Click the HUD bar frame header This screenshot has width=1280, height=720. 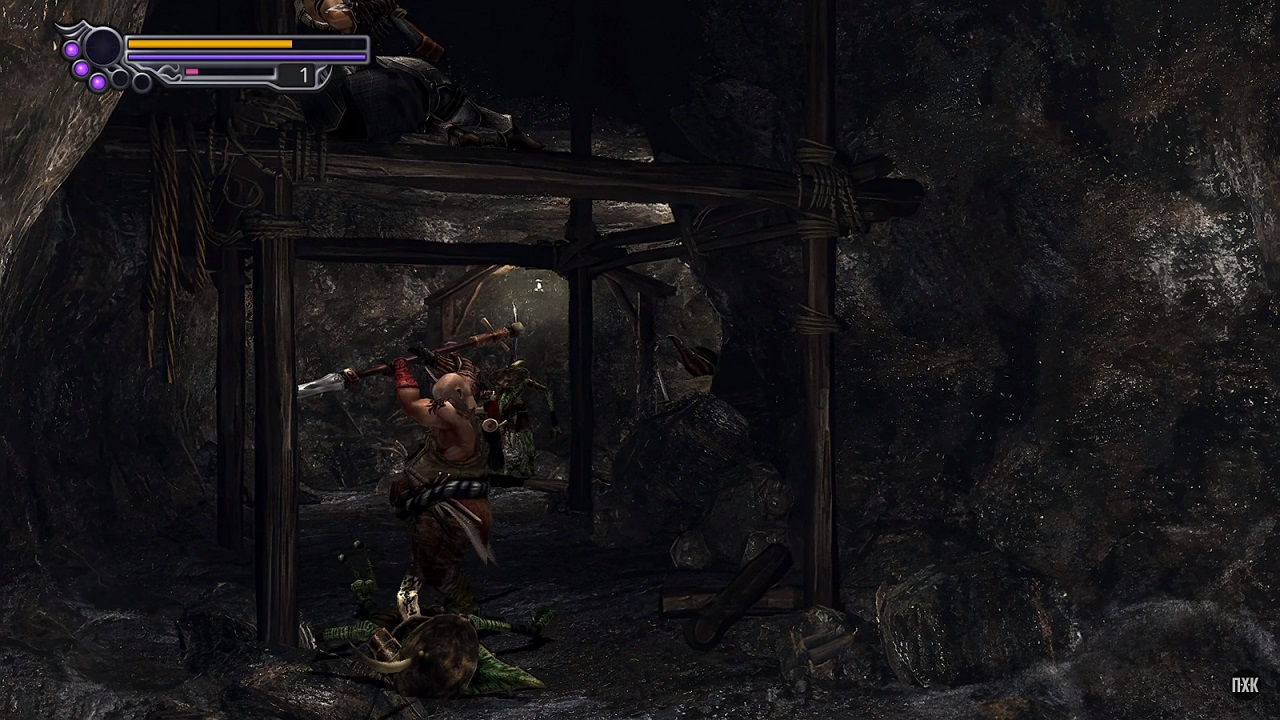tap(230, 37)
